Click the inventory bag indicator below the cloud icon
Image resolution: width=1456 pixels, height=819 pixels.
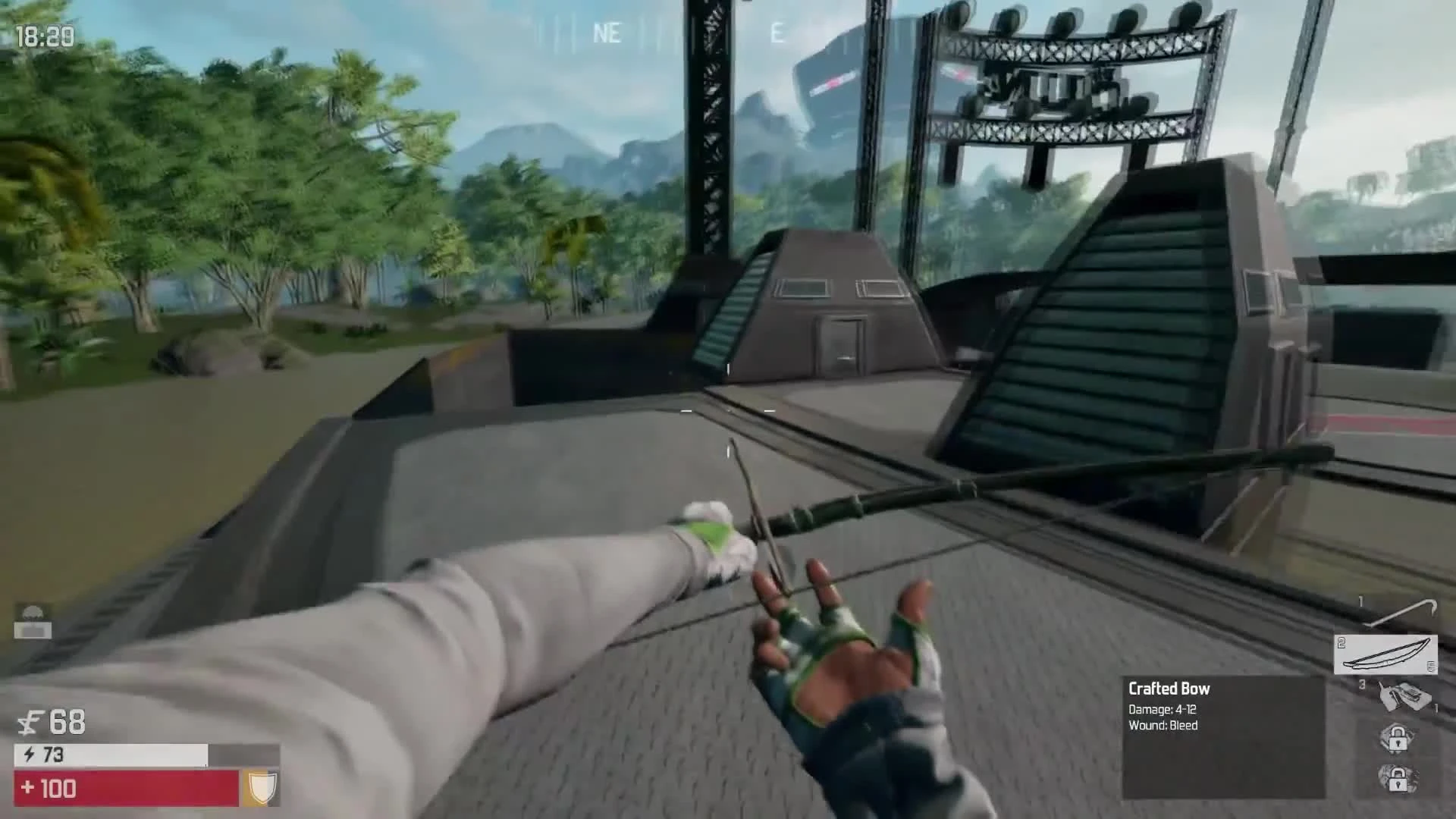tap(33, 631)
